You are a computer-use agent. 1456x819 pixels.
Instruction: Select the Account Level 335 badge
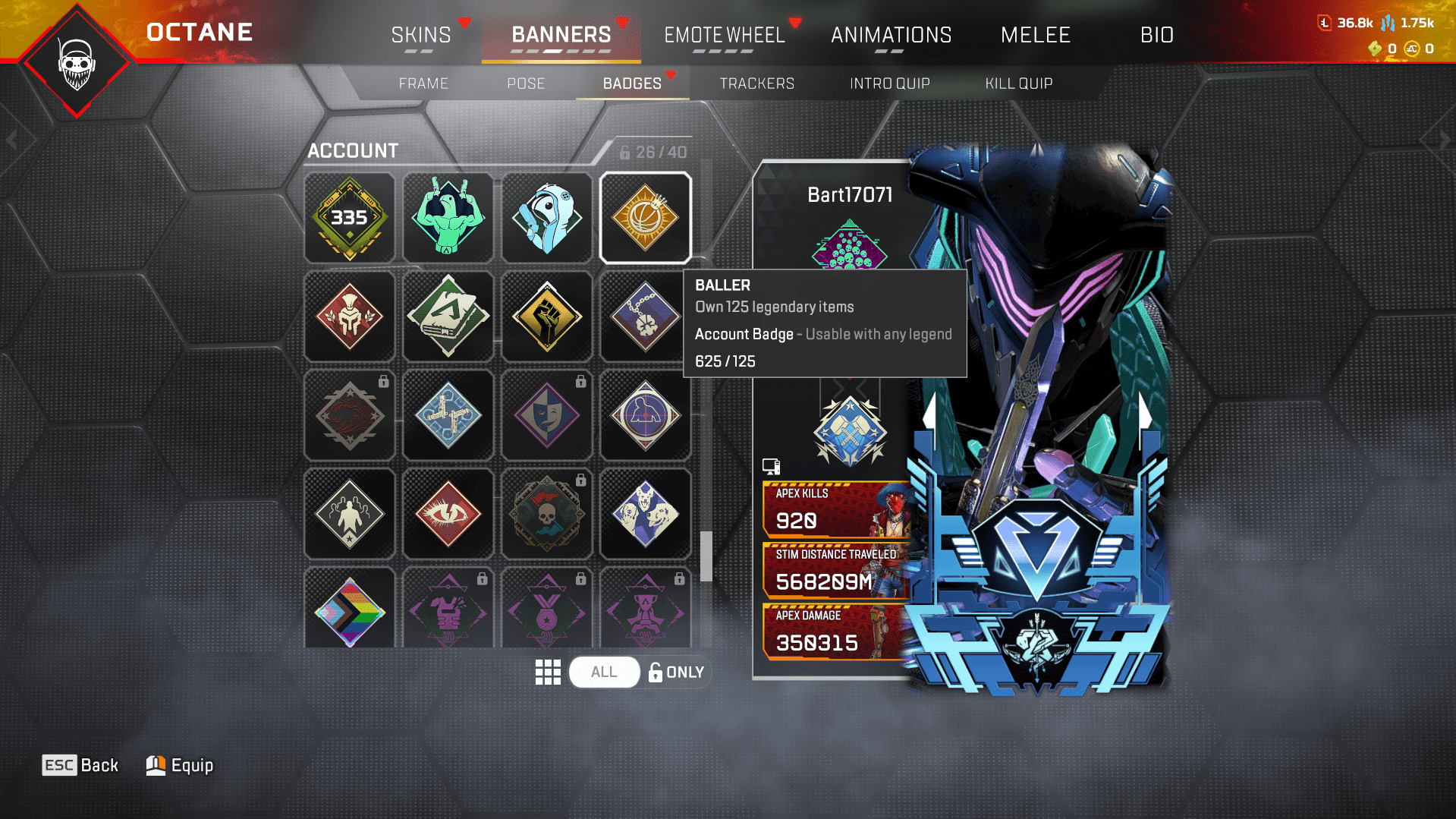click(349, 218)
